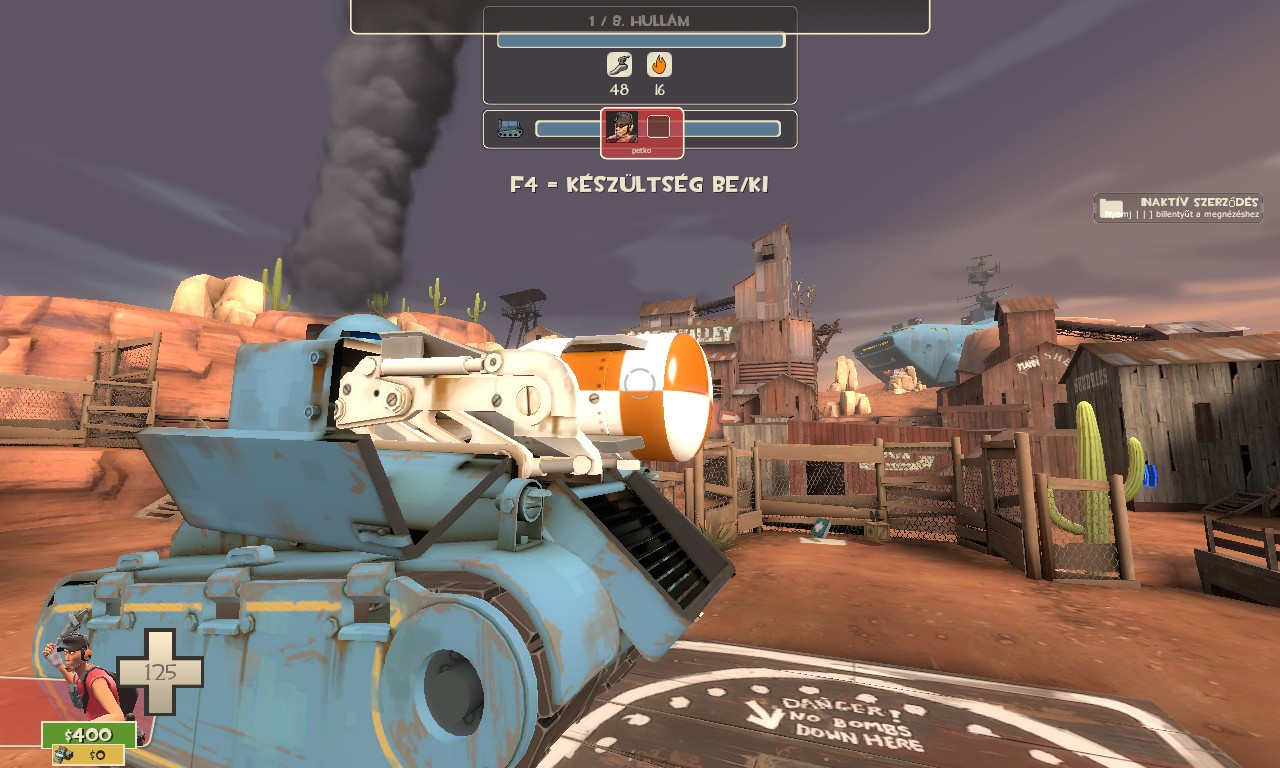Click the bomb slot square beside petiko's avatar

[x=659, y=126]
